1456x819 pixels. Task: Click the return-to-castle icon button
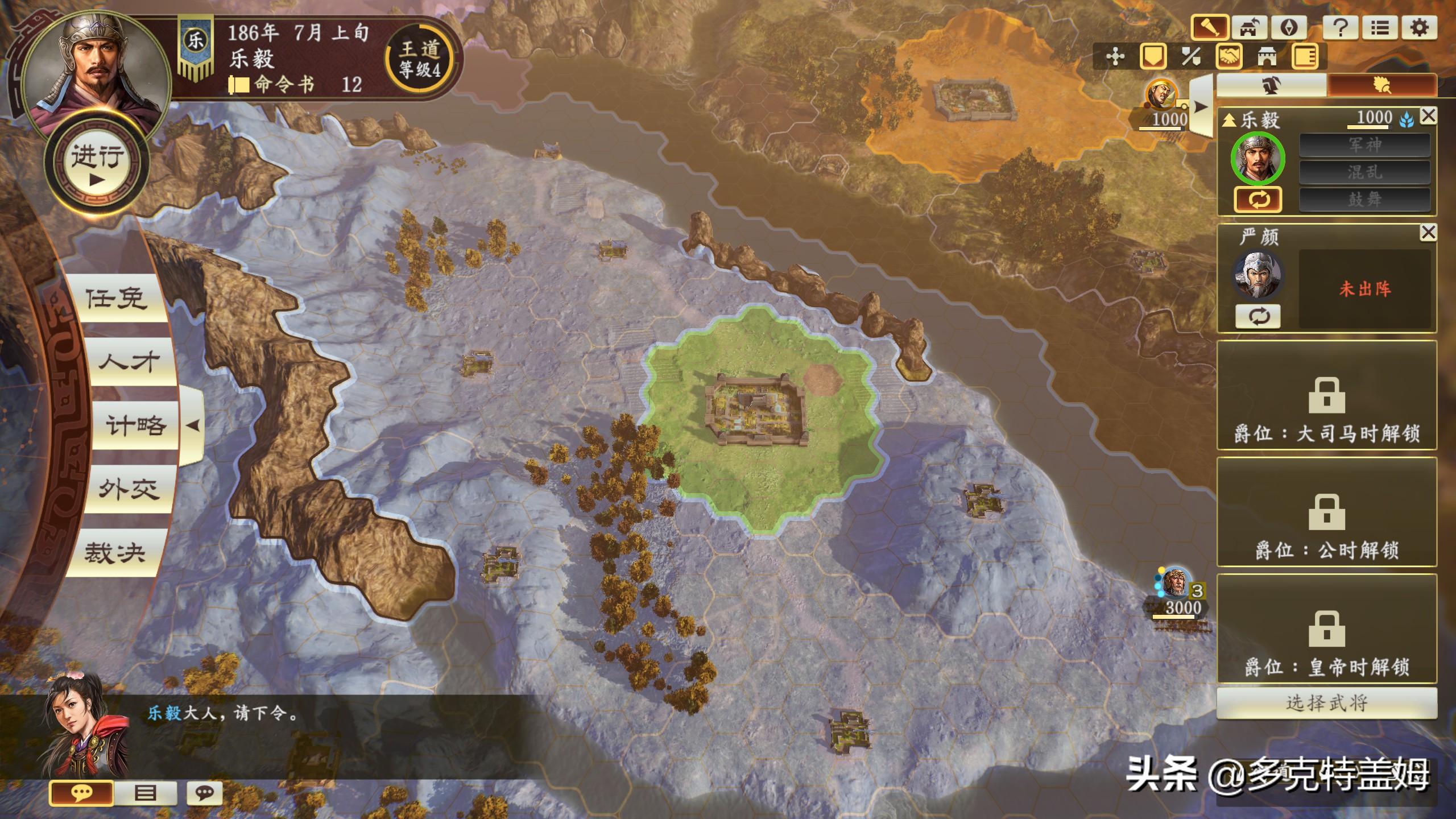point(1249,27)
